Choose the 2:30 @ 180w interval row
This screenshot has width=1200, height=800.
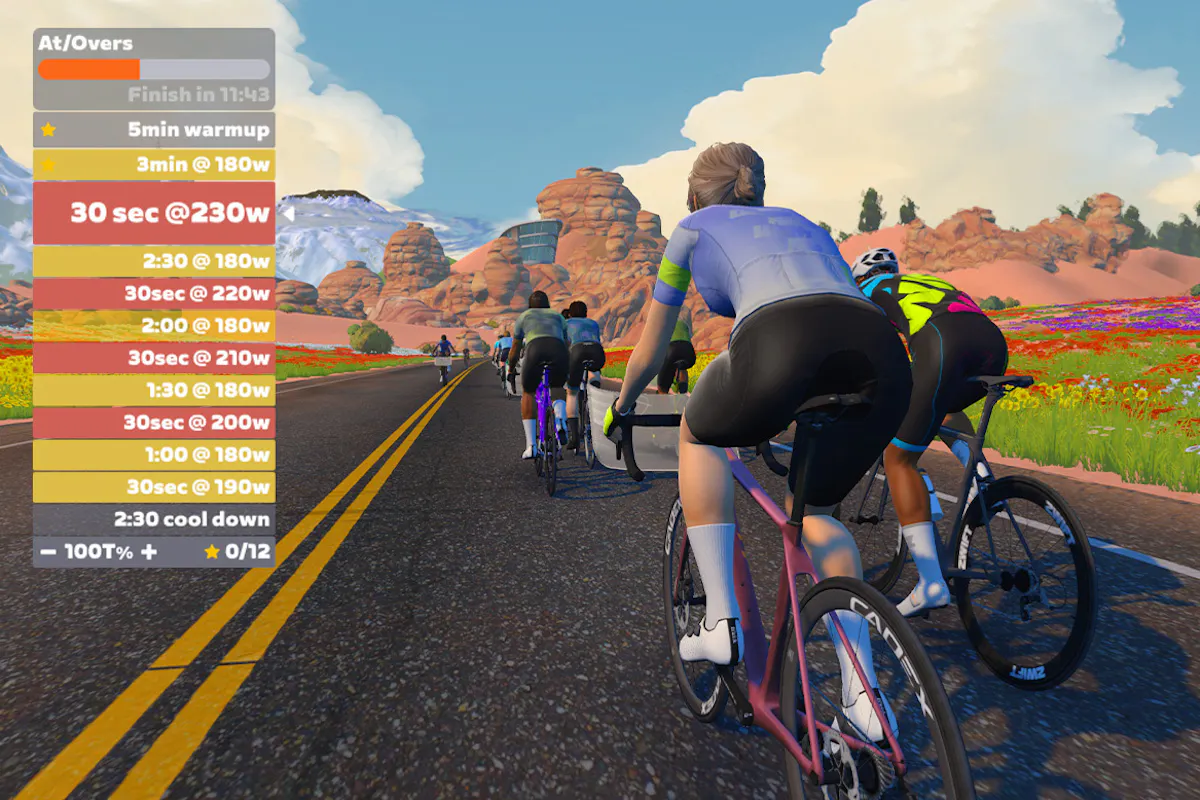click(x=154, y=262)
